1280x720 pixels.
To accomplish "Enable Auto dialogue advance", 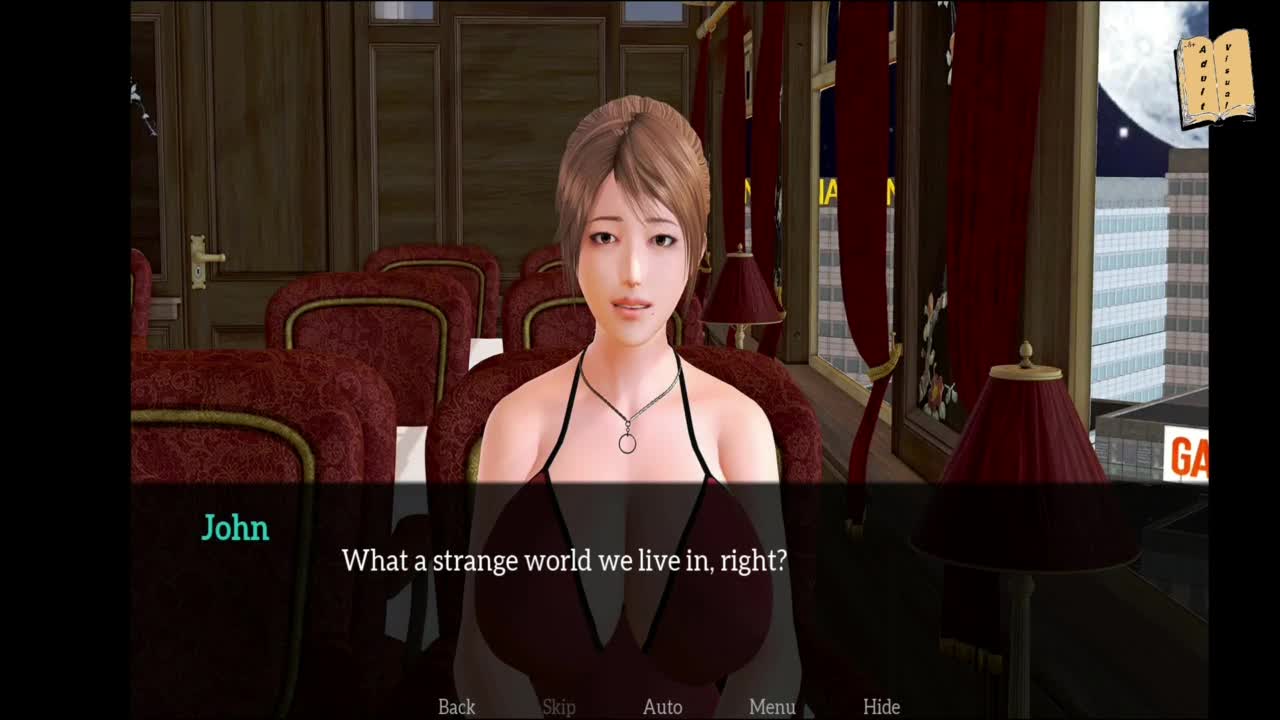I will point(662,707).
